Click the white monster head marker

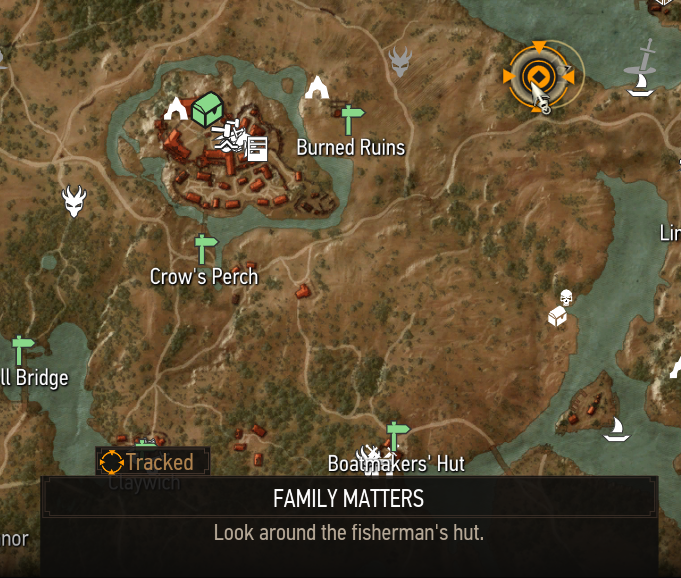[74, 200]
